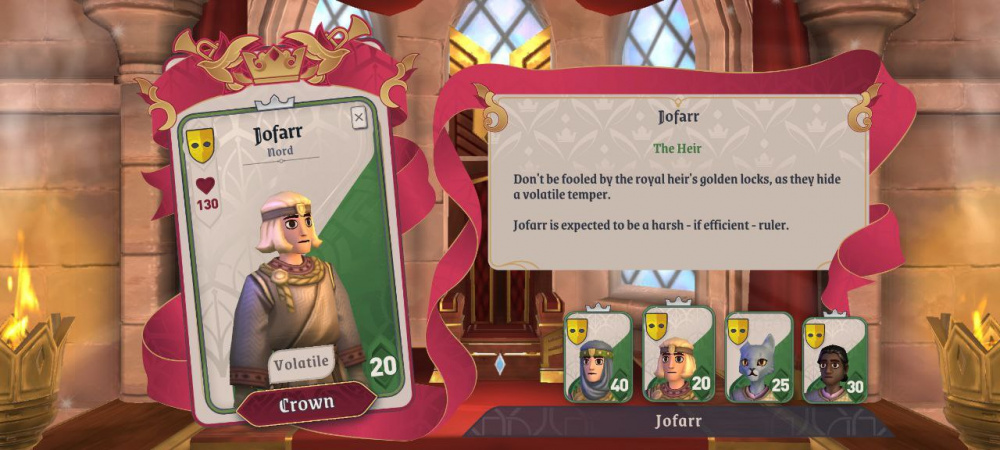The image size is (1000, 450).
Task: Select the dark-haired character card worth 30
Action: pyautogui.click(x=835, y=357)
